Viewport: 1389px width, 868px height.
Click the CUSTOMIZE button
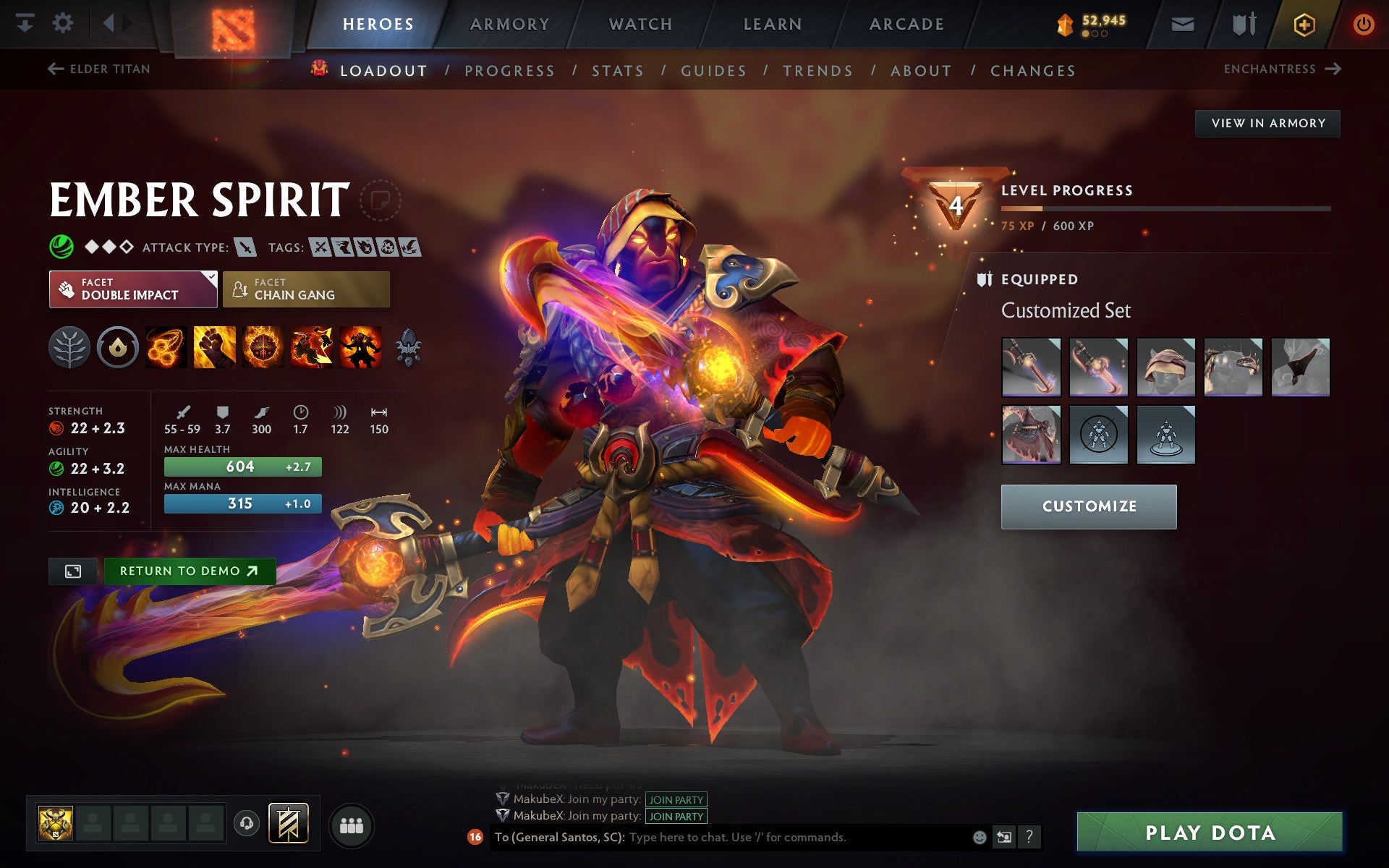tap(1088, 506)
